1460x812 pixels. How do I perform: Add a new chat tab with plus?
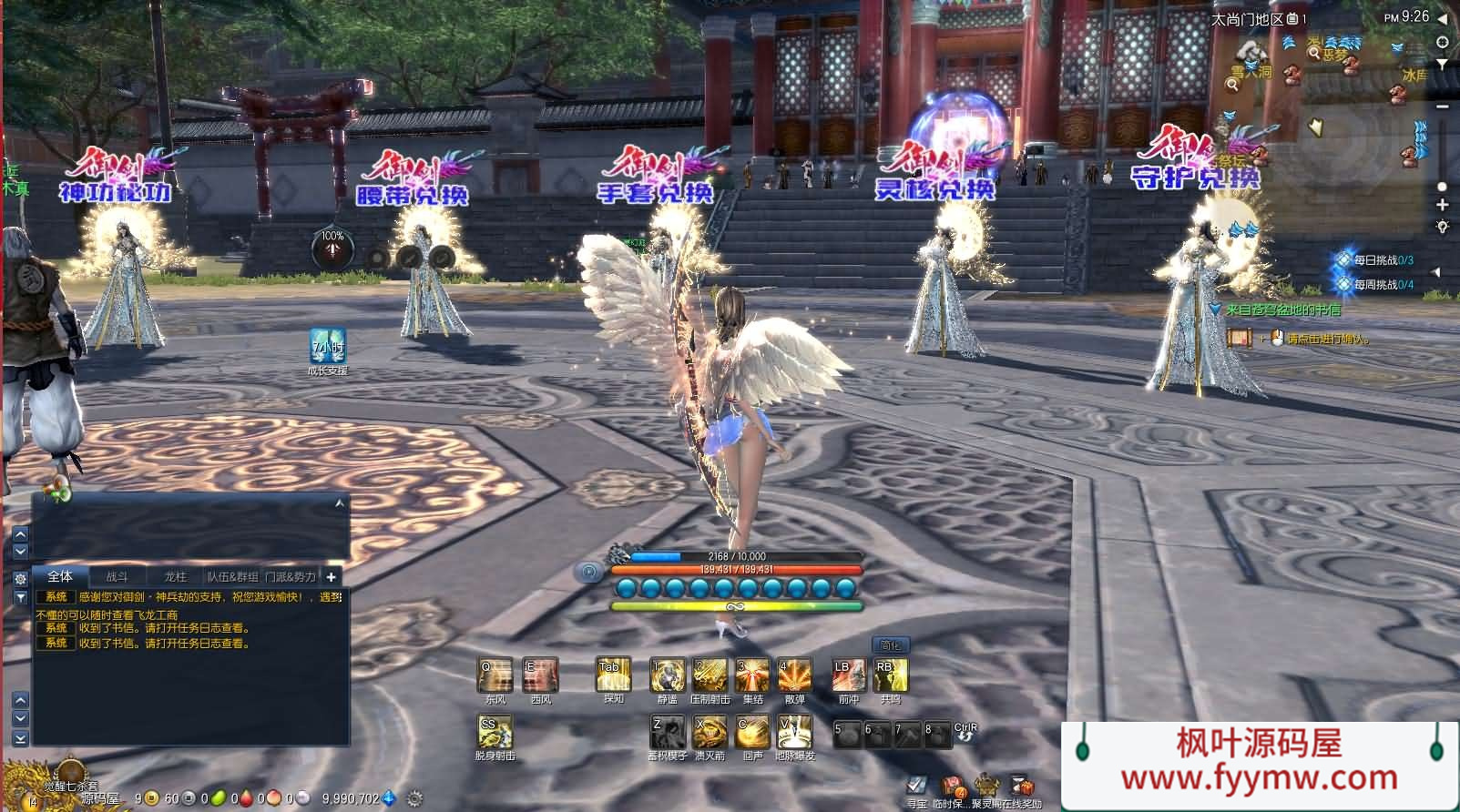coord(332,576)
